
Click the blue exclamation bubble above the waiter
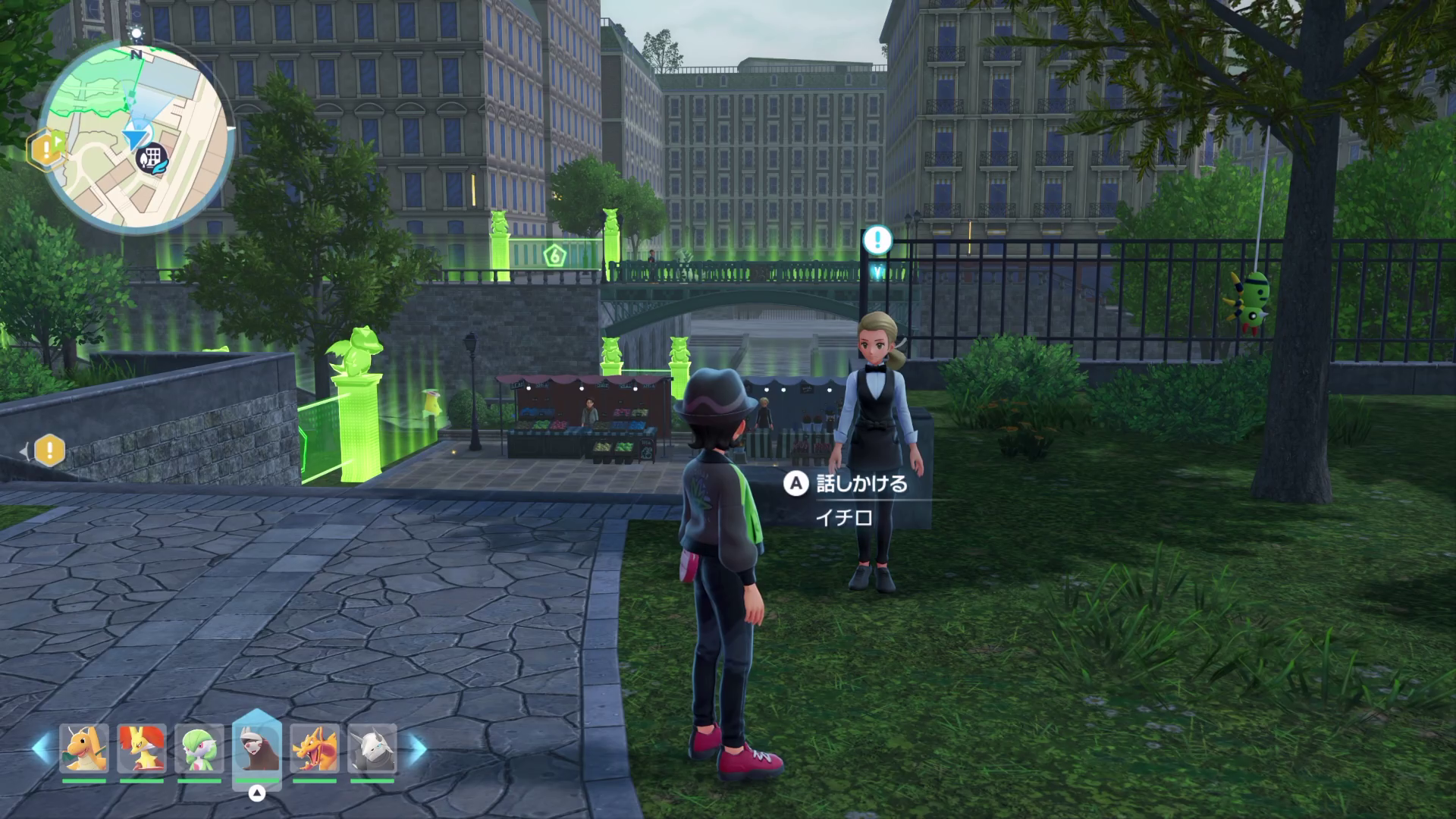[x=878, y=240]
